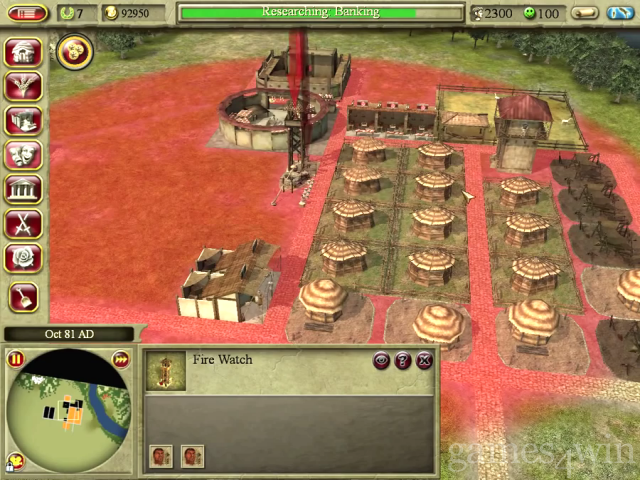This screenshot has height=480, width=640.
Task: Open the scroll button in top bar
Action: click(x=586, y=13)
